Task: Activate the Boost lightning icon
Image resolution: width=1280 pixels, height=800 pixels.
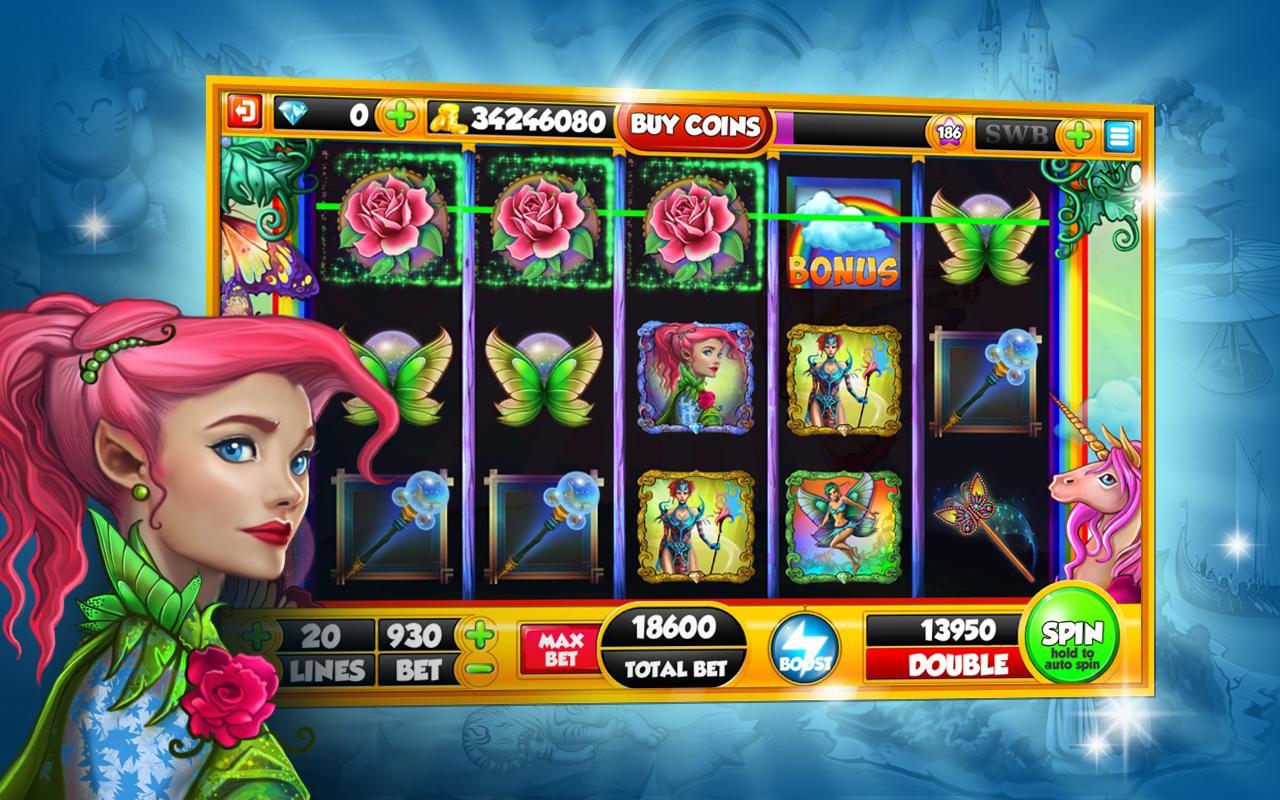Action: (806, 650)
